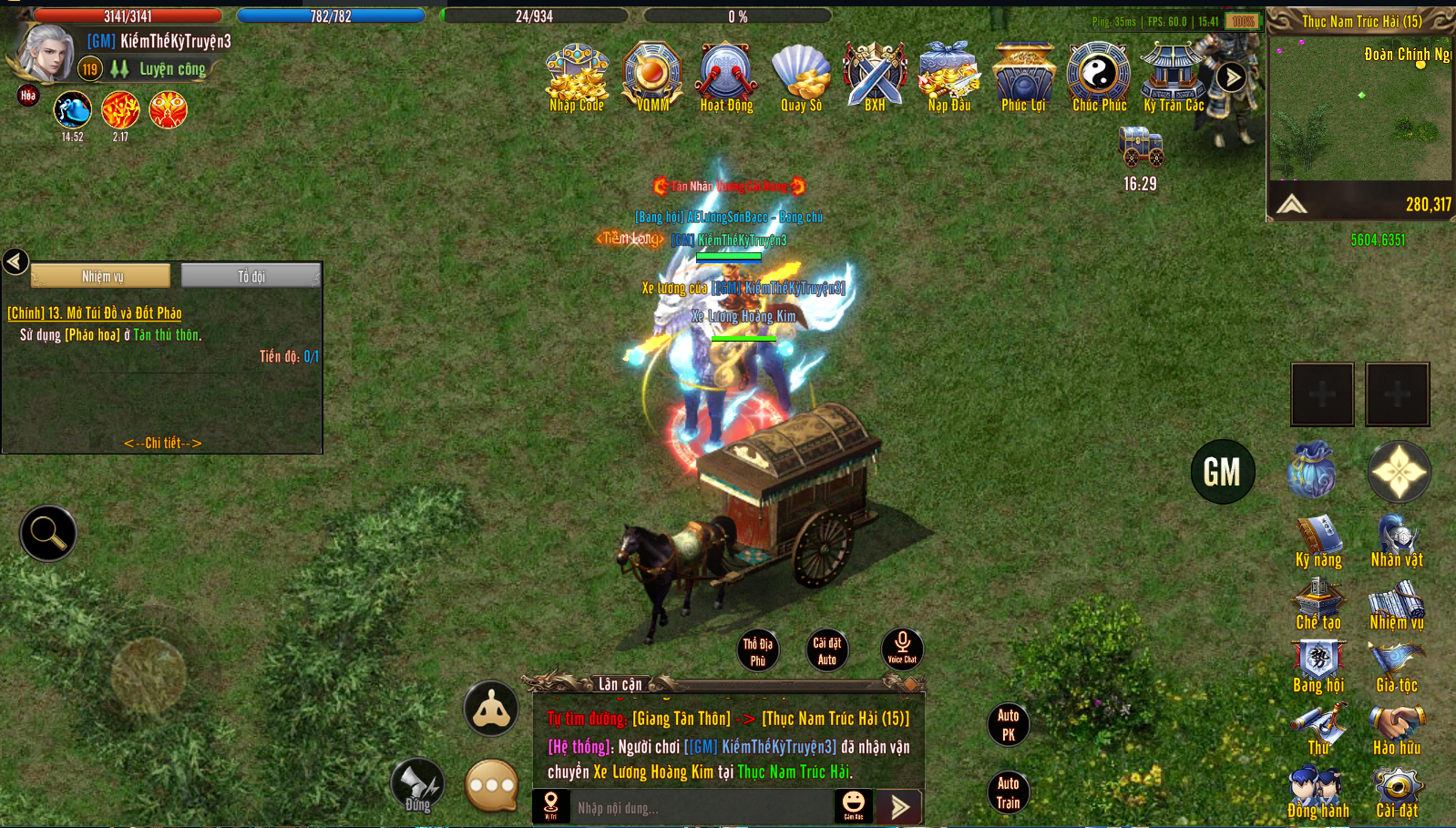Open the GM panel
This screenshot has height=828, width=1456.
point(1223,472)
